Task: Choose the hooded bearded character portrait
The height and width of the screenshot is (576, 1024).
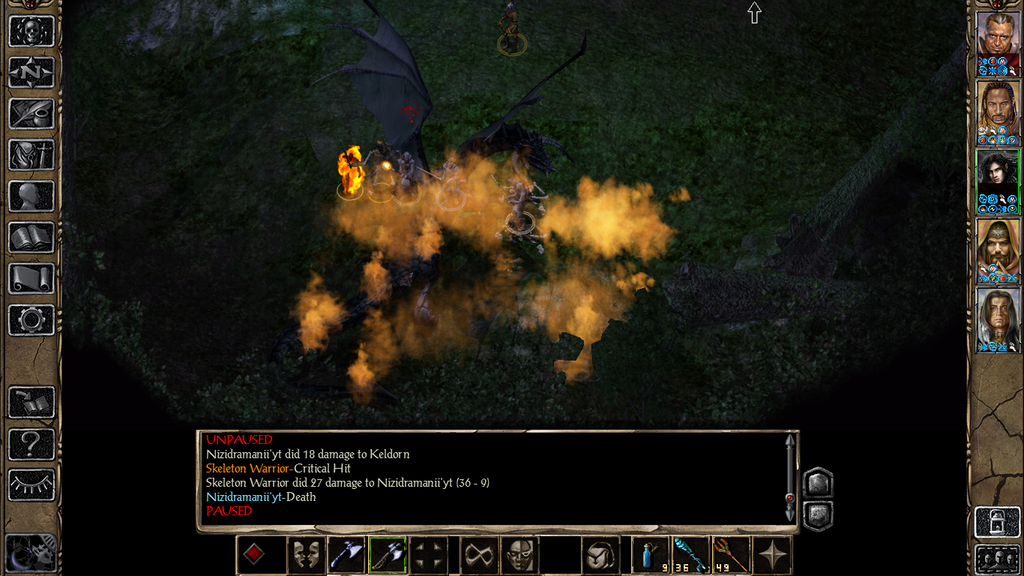Action: (997, 246)
